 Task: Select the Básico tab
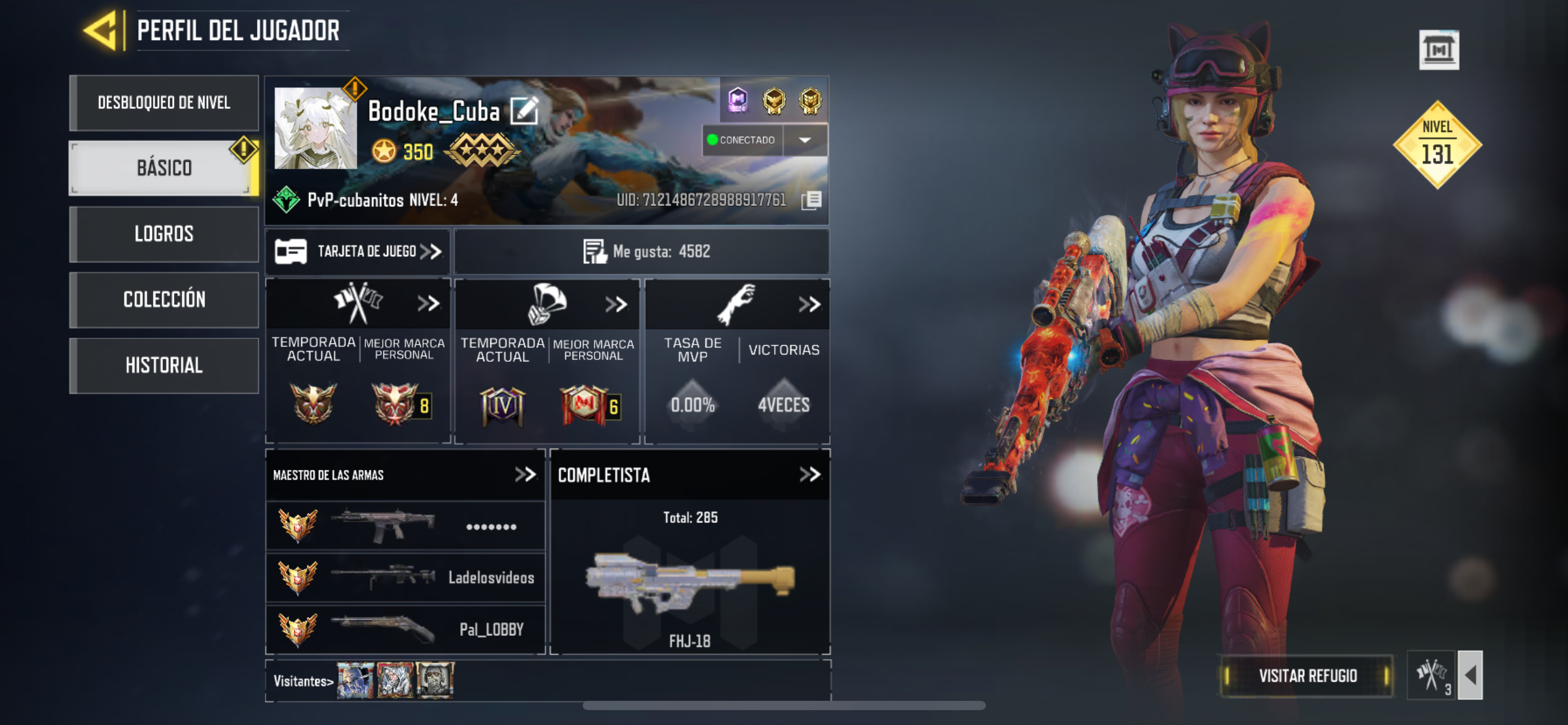[x=164, y=168]
